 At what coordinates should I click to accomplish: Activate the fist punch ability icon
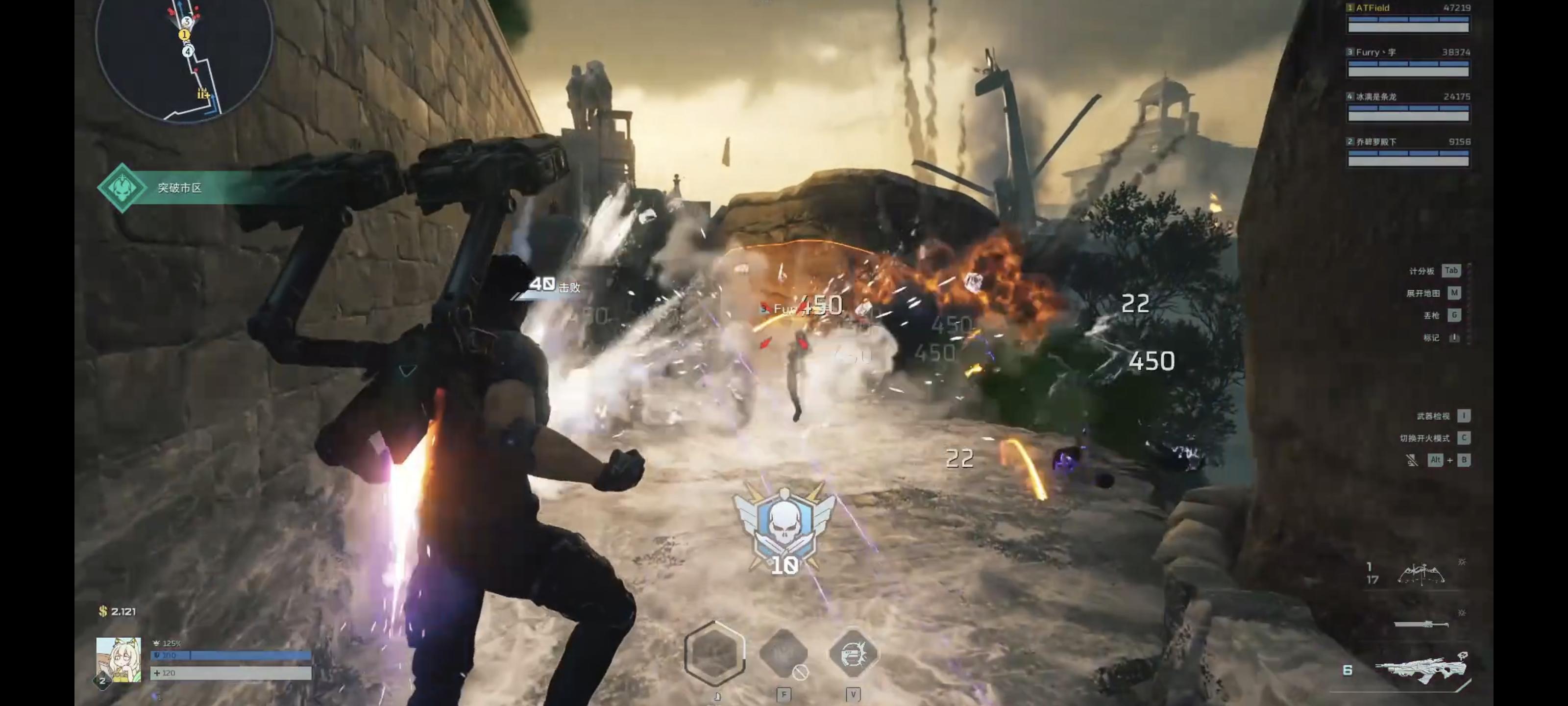click(x=853, y=654)
